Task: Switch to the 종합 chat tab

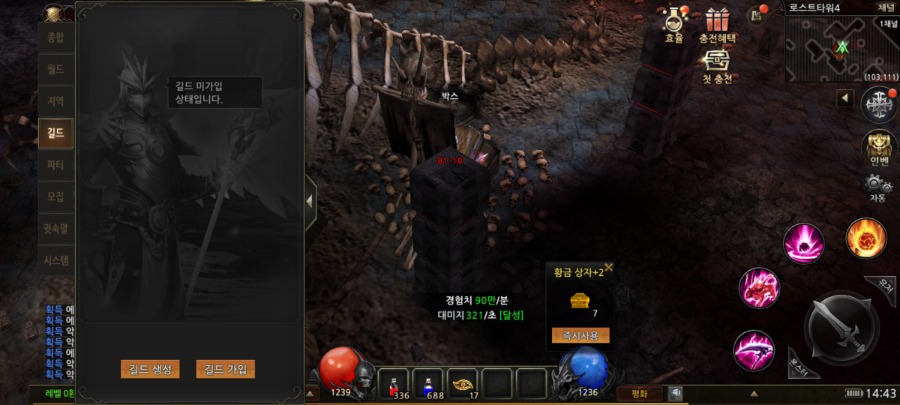Action: pyautogui.click(x=56, y=38)
